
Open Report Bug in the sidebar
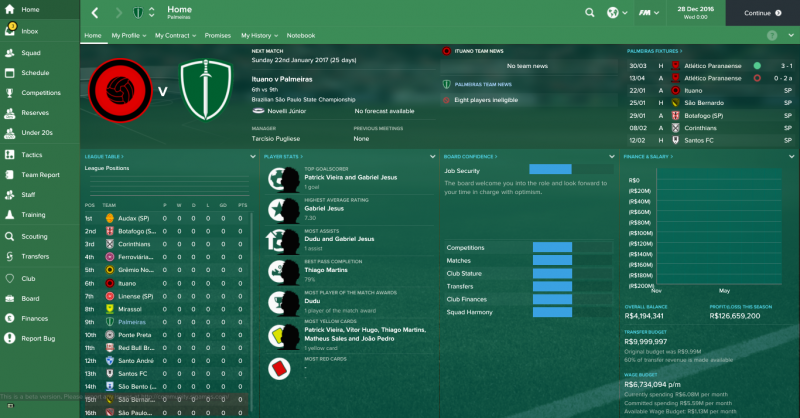(38, 338)
